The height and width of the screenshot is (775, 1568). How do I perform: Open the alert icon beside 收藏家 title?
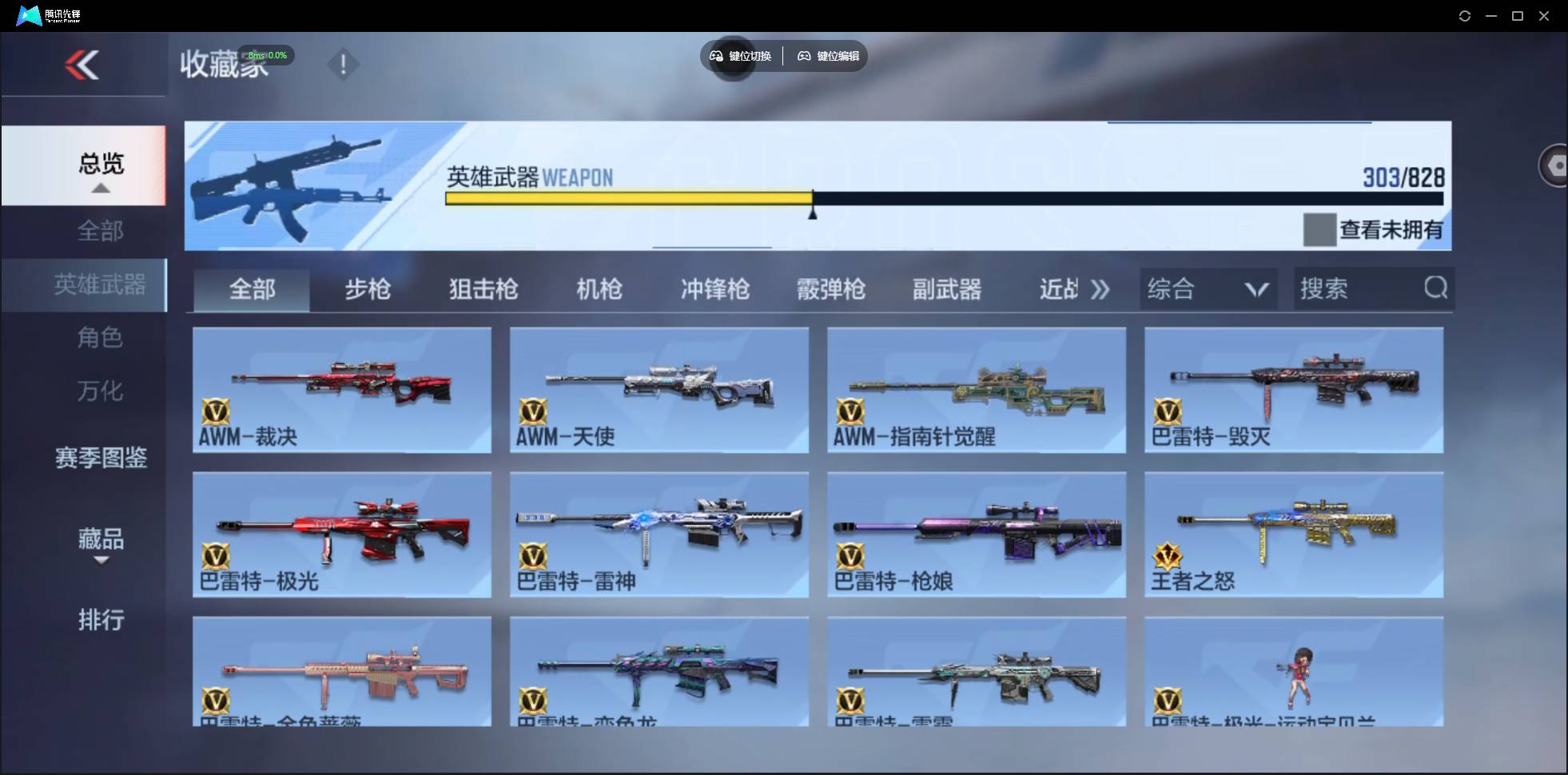tap(344, 65)
